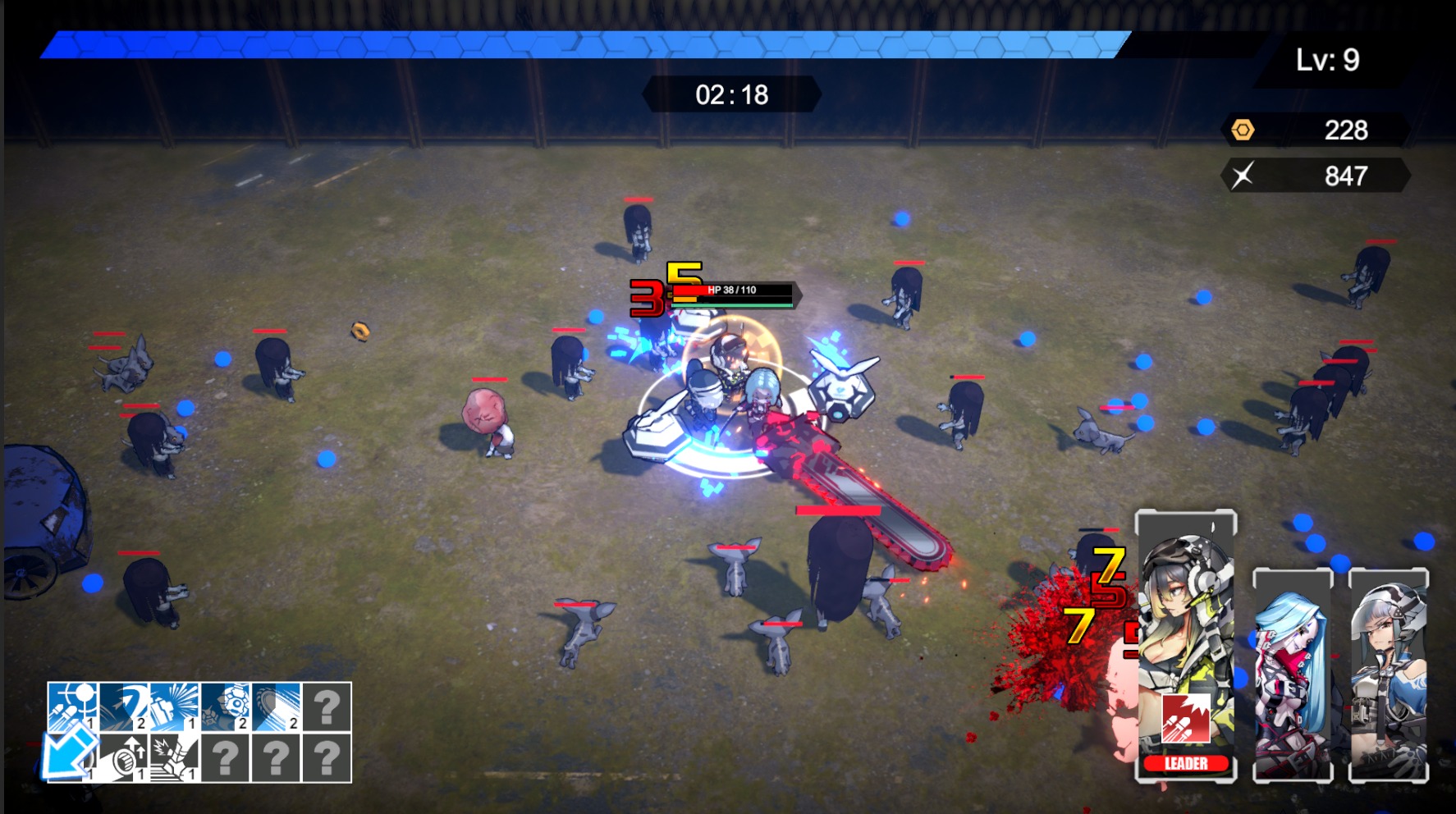
Task: Select the leader character portrait card
Action: [x=1185, y=624]
